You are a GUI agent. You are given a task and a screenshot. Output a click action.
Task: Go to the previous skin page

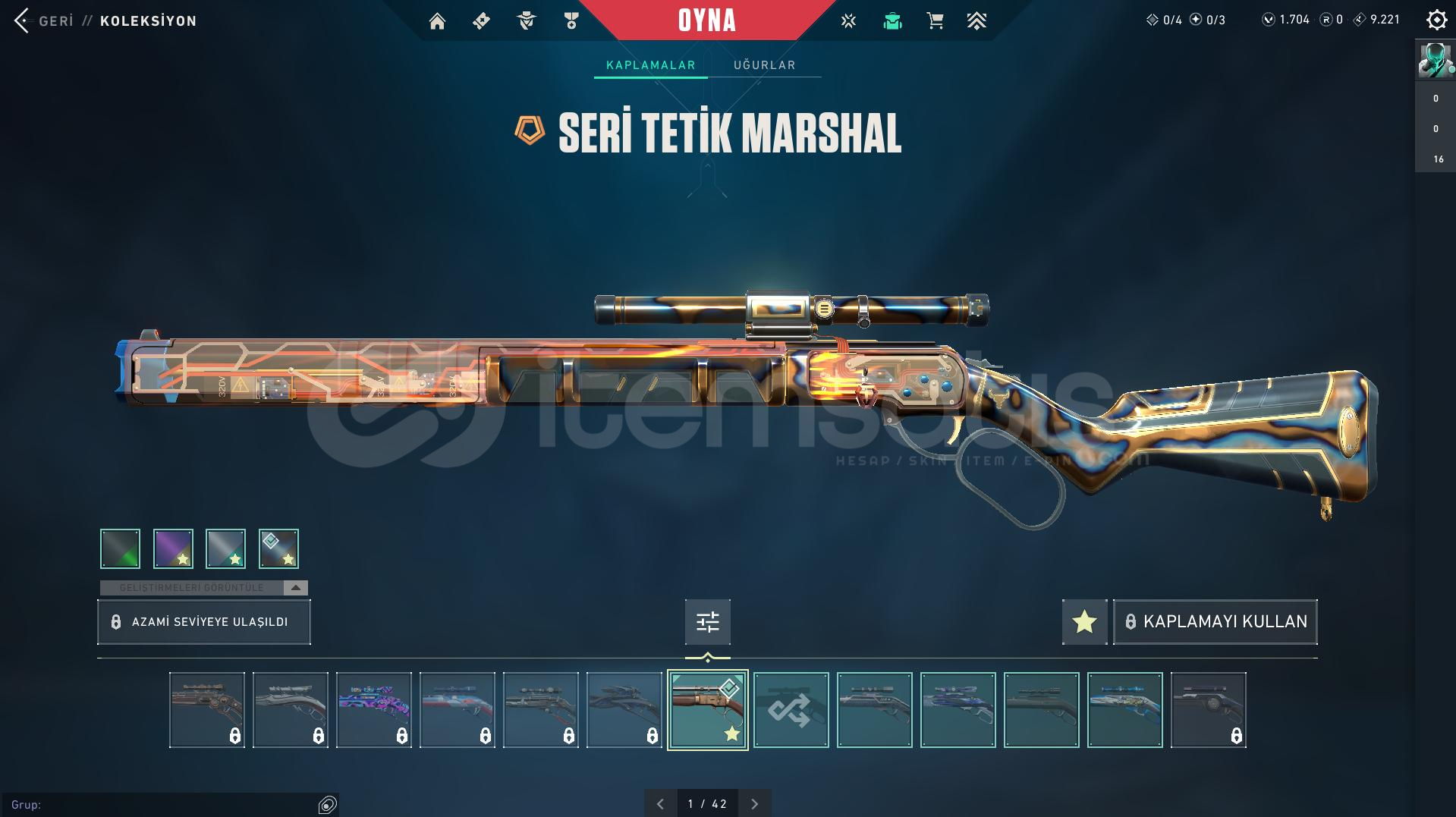pos(660,804)
